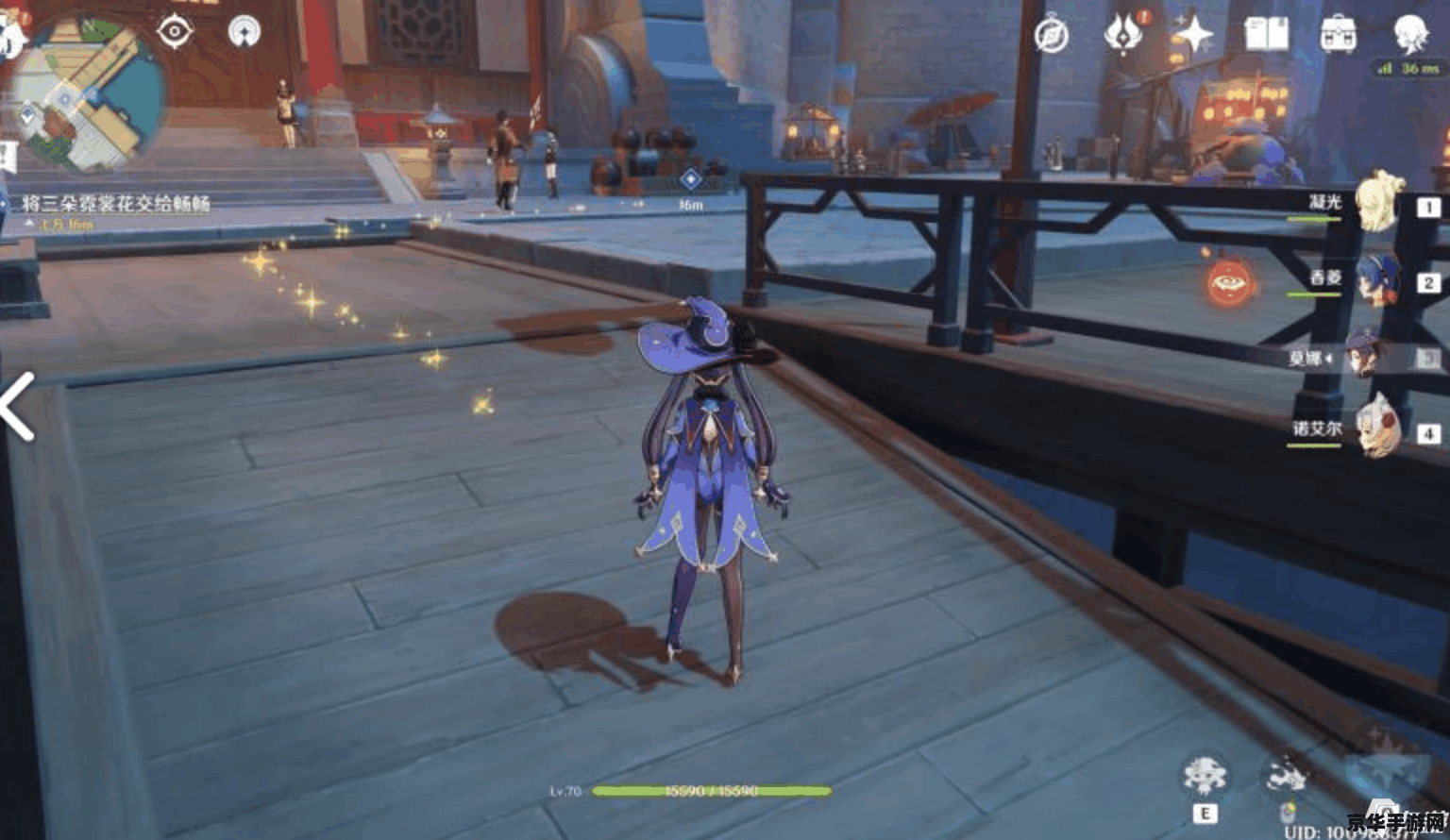Activate the sprint dash icon

1286,777
